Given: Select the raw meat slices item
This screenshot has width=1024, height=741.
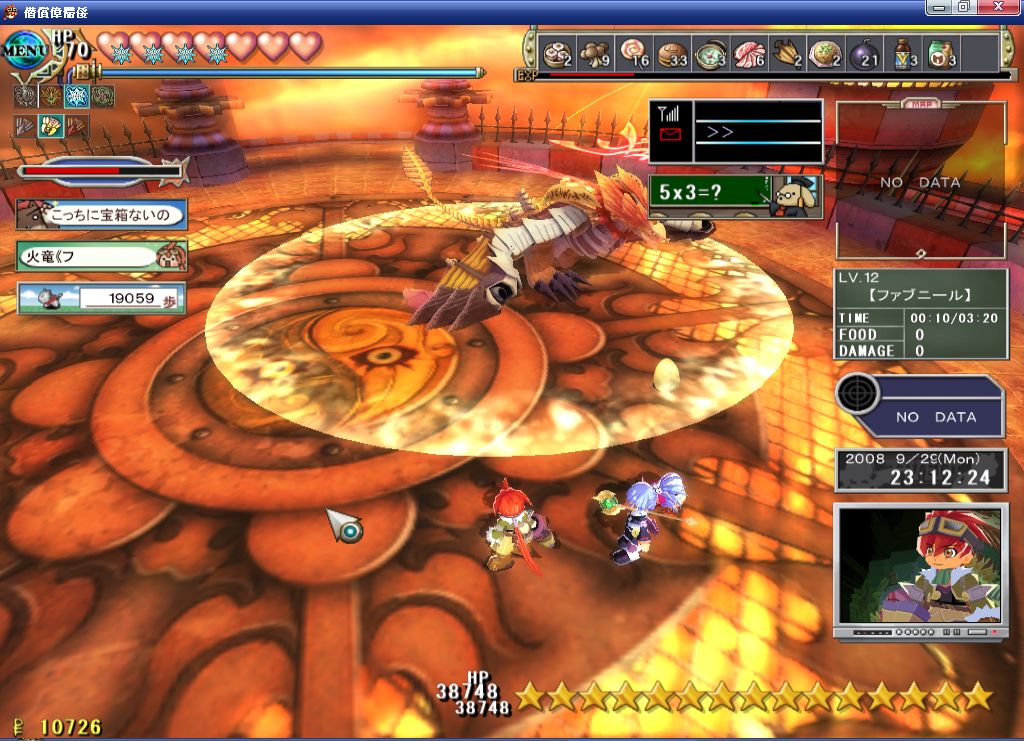Looking at the screenshot, I should (x=750, y=54).
